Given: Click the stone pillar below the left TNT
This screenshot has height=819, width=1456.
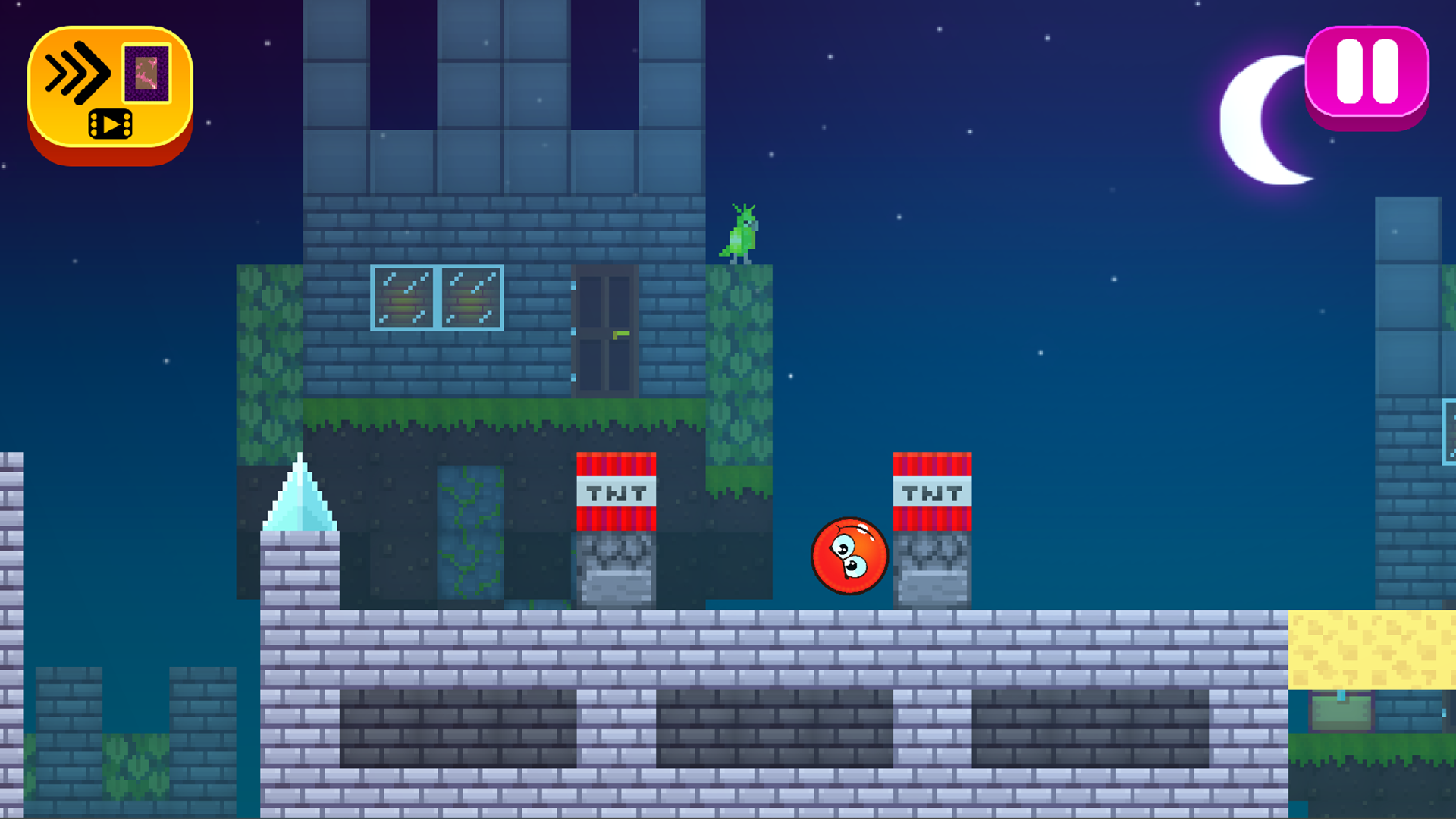Looking at the screenshot, I should coord(616,569).
